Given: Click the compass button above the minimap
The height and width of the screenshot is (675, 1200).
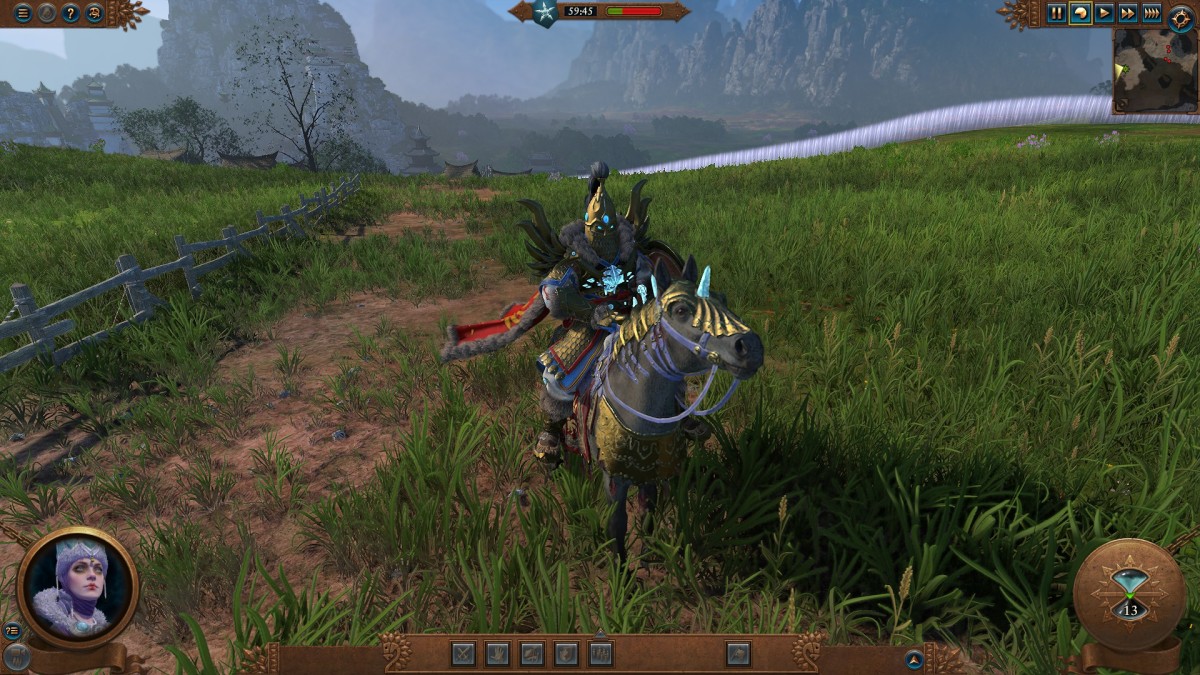Looking at the screenshot, I should click(x=1181, y=17).
